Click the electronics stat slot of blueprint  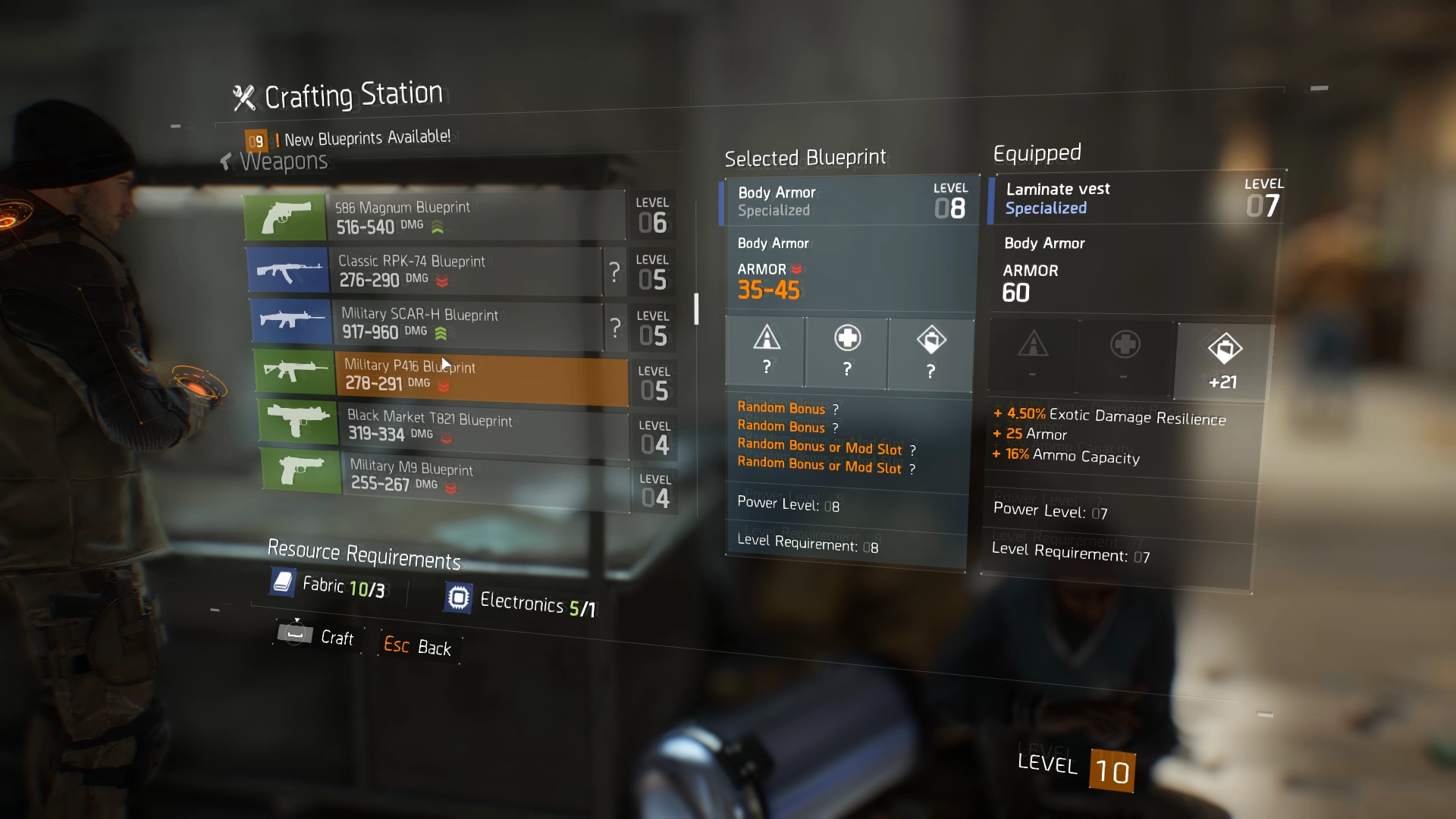pos(930,353)
